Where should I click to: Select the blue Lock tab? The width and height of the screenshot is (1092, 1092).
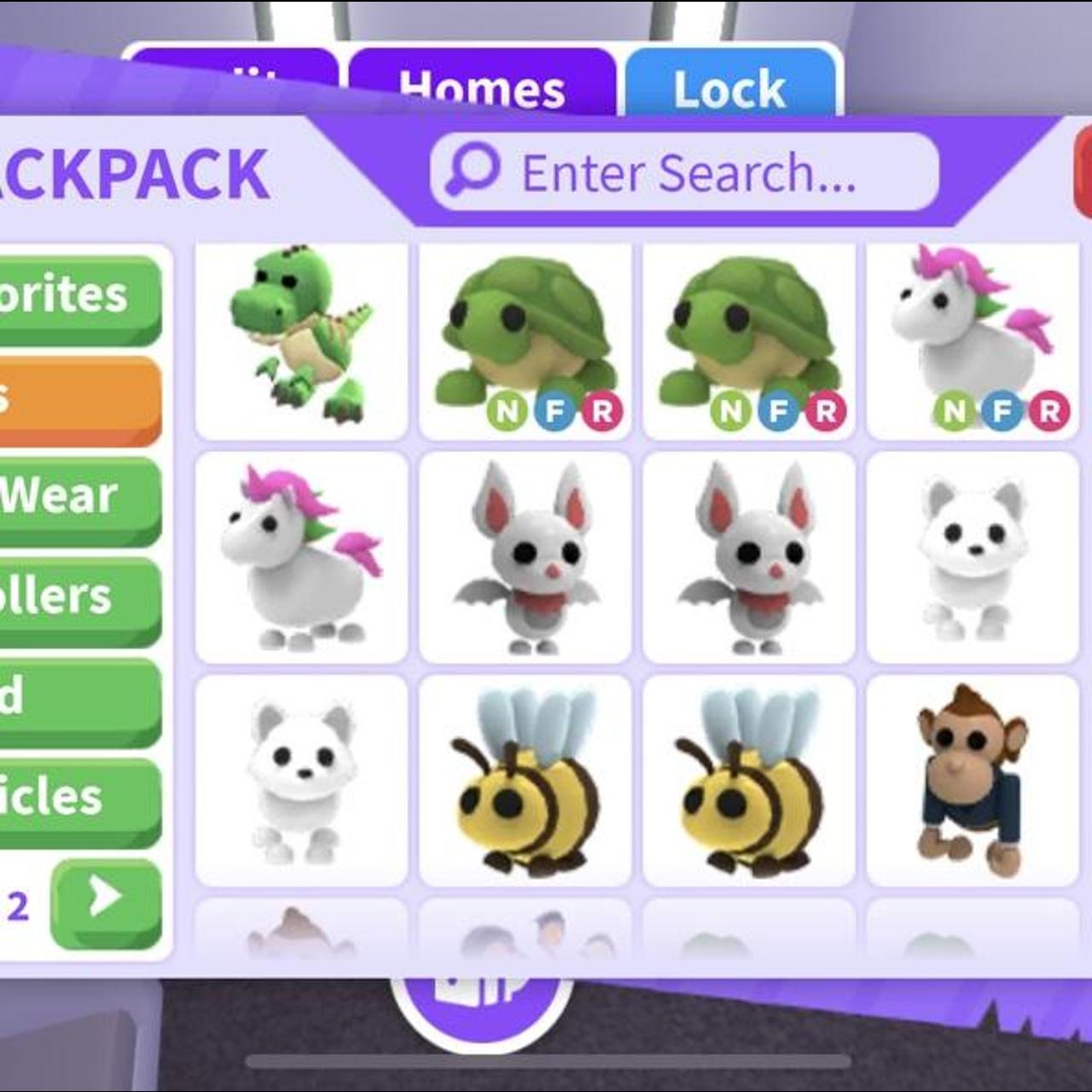point(730,85)
